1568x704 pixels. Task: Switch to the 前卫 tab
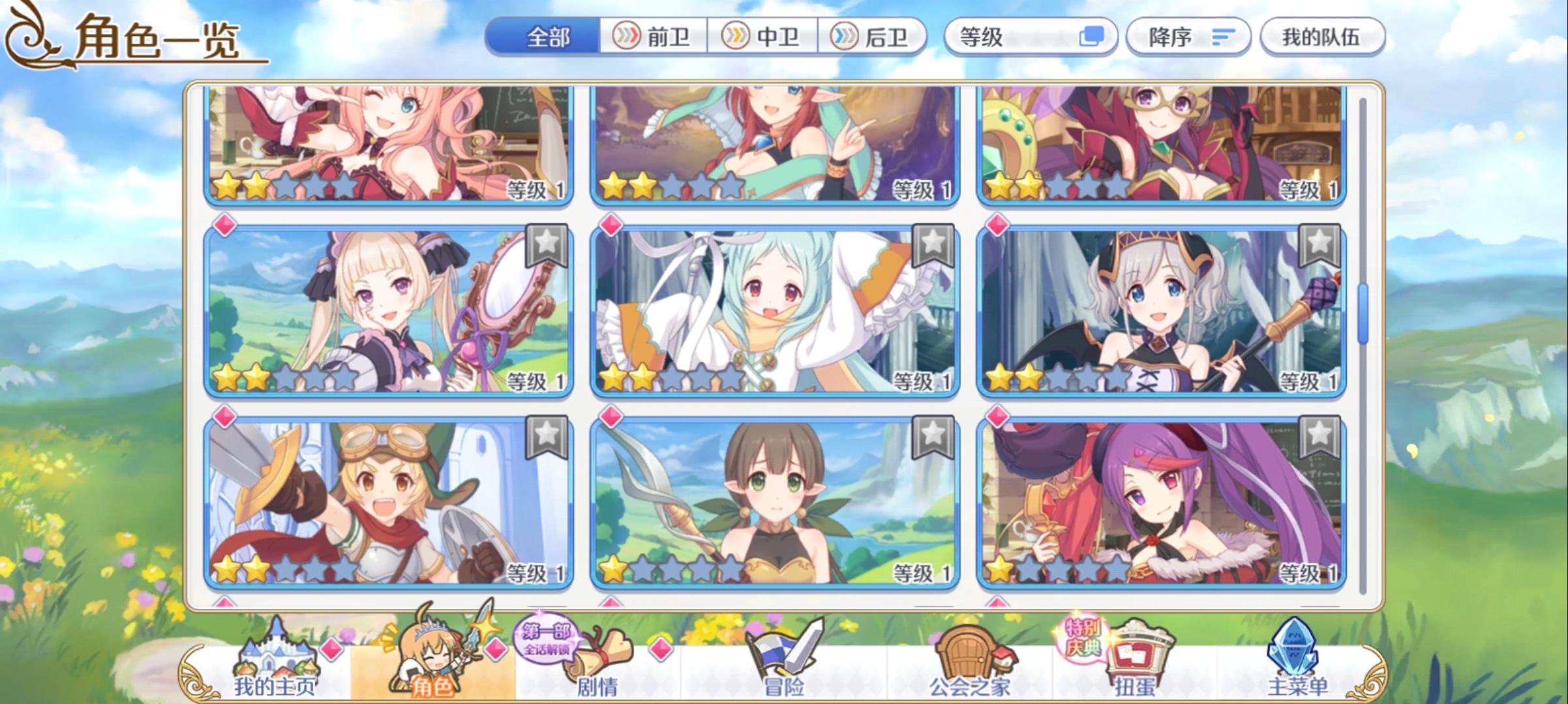pos(654,37)
